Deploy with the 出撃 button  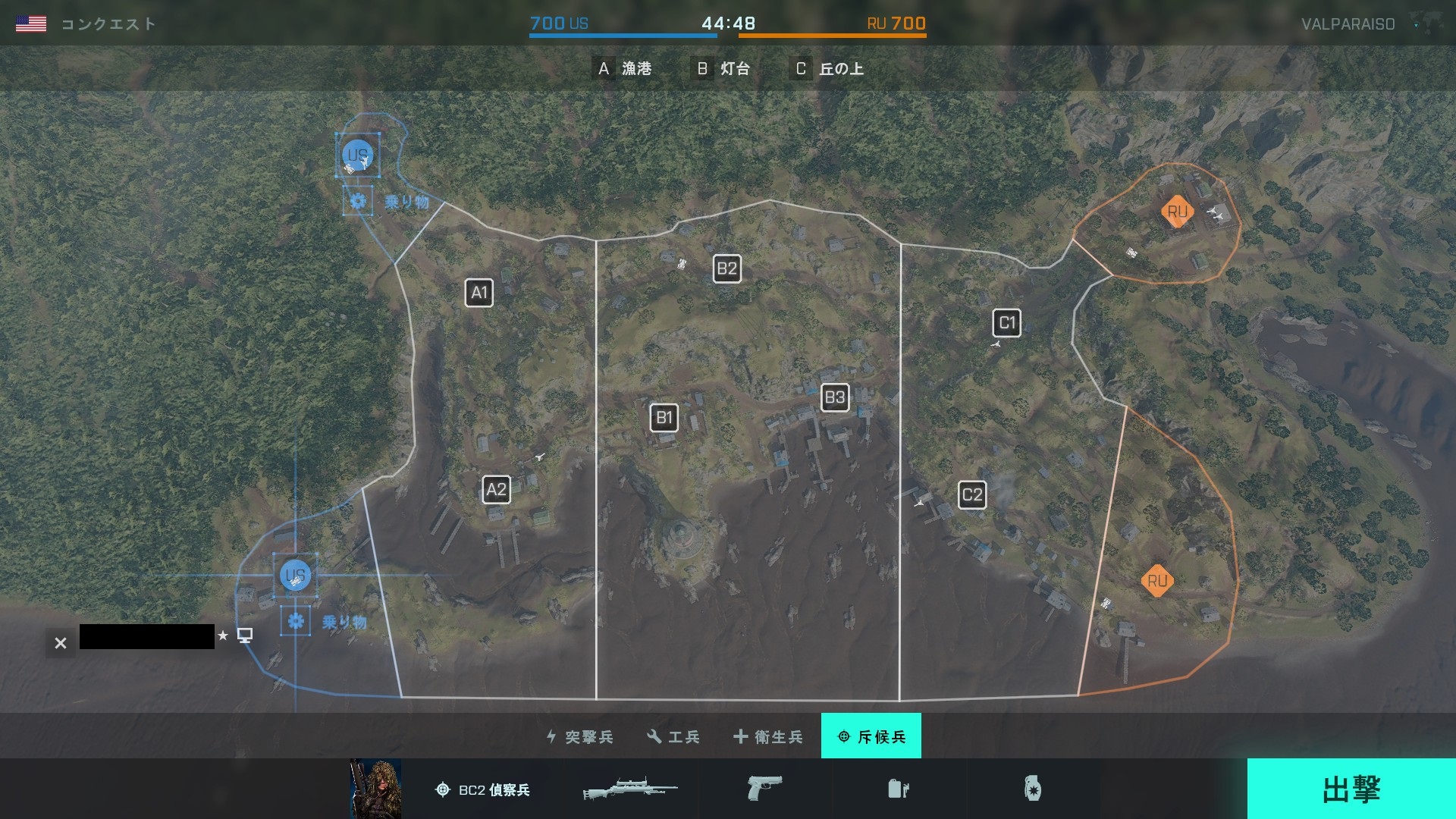(1351, 789)
